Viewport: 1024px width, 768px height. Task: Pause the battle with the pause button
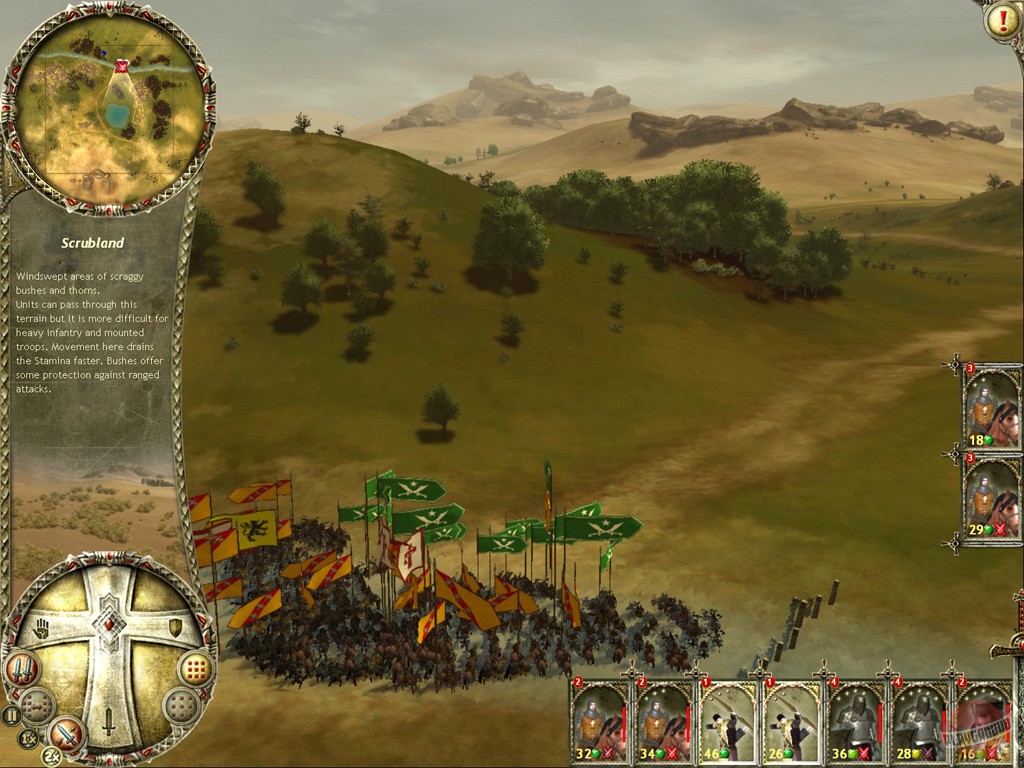coord(11,715)
